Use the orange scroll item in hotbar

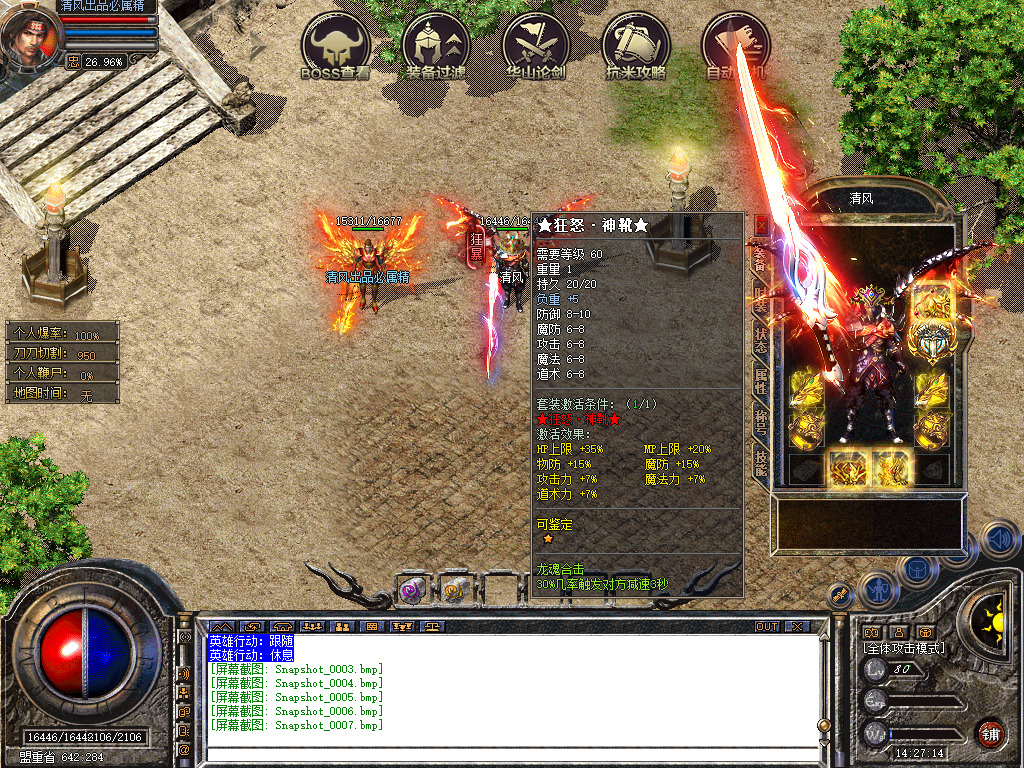tap(455, 591)
